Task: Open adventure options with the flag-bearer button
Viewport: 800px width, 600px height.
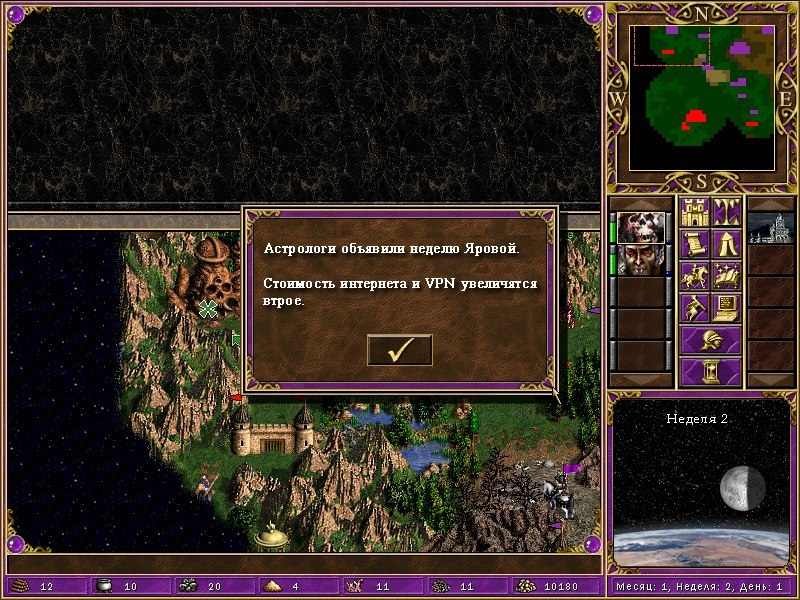Action: (694, 307)
